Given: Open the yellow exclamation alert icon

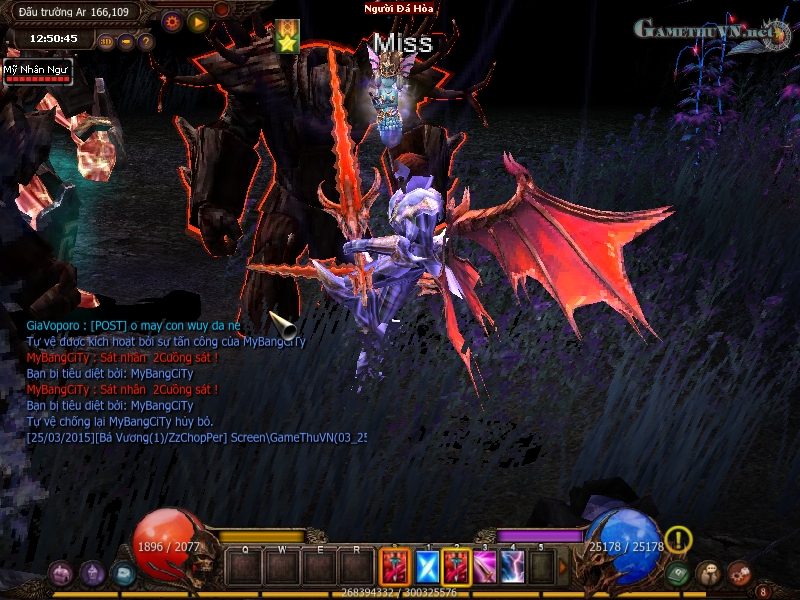Looking at the screenshot, I should 678,540.
